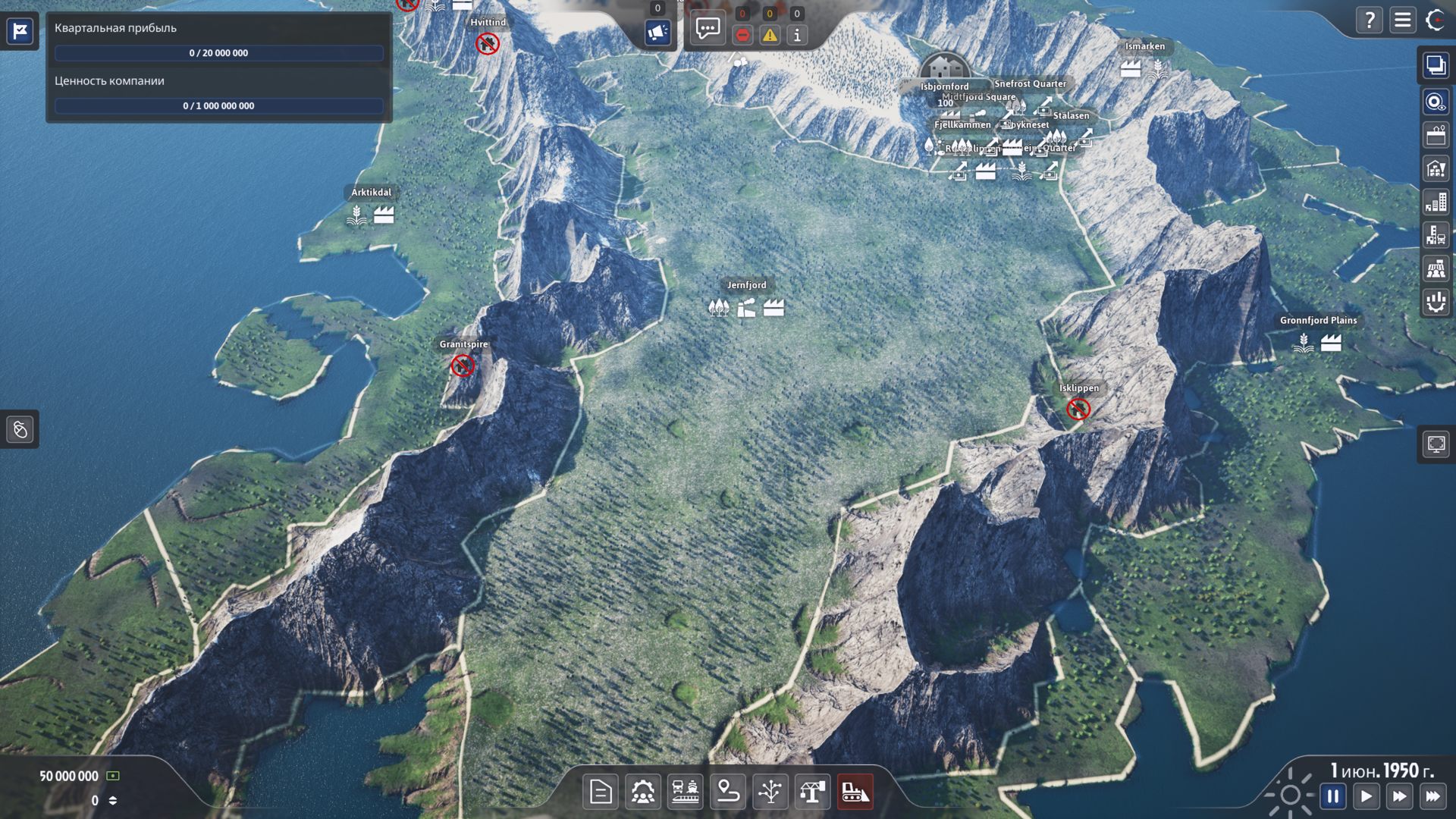Viewport: 1456px width, 819px height.
Task: Open the speech bubble messages log
Action: (x=708, y=30)
